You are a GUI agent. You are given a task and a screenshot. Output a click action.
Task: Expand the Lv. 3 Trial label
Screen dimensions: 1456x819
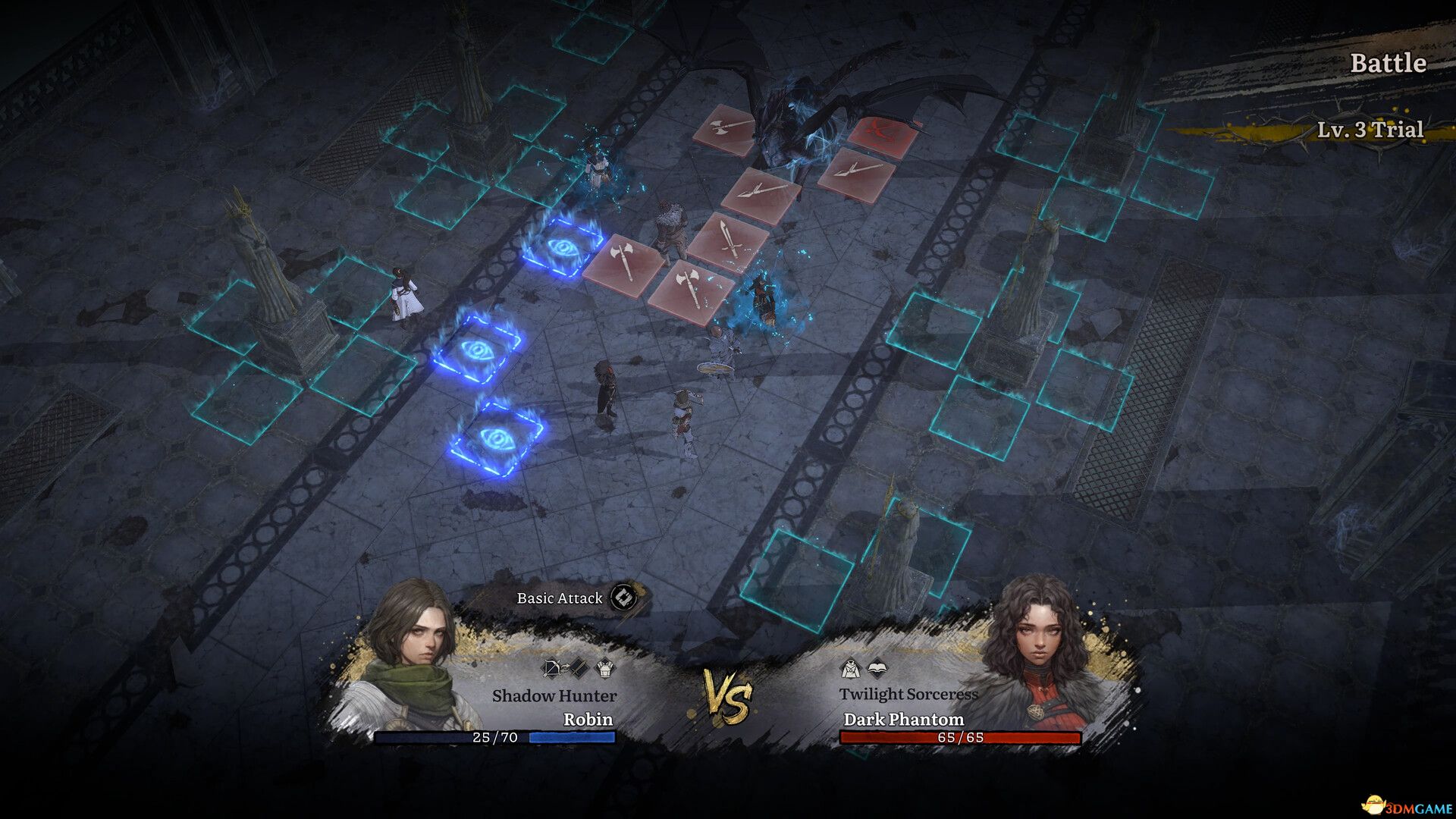tap(1370, 130)
